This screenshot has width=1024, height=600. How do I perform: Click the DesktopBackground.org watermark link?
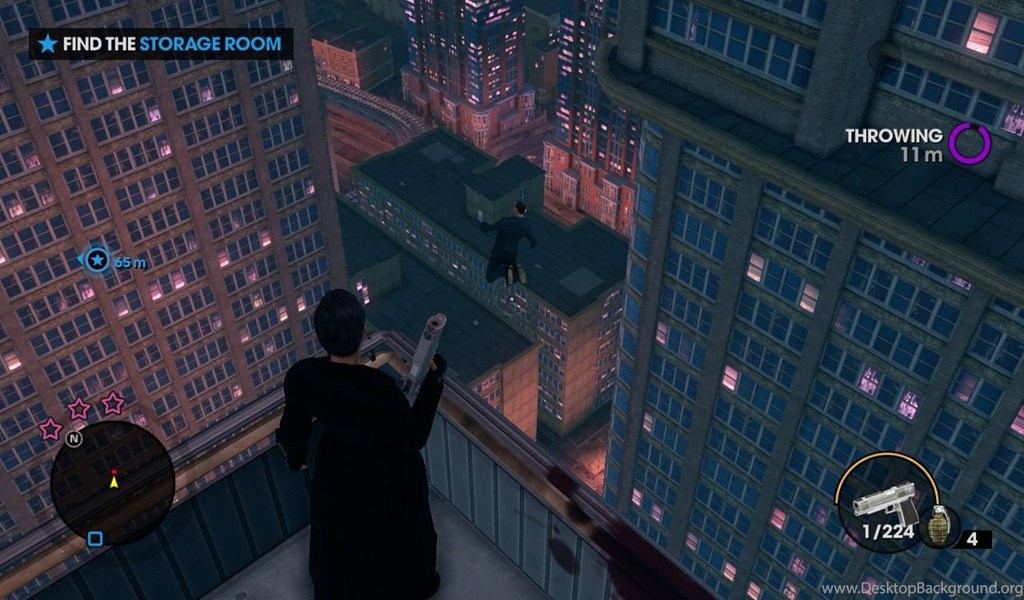pyautogui.click(x=920, y=588)
